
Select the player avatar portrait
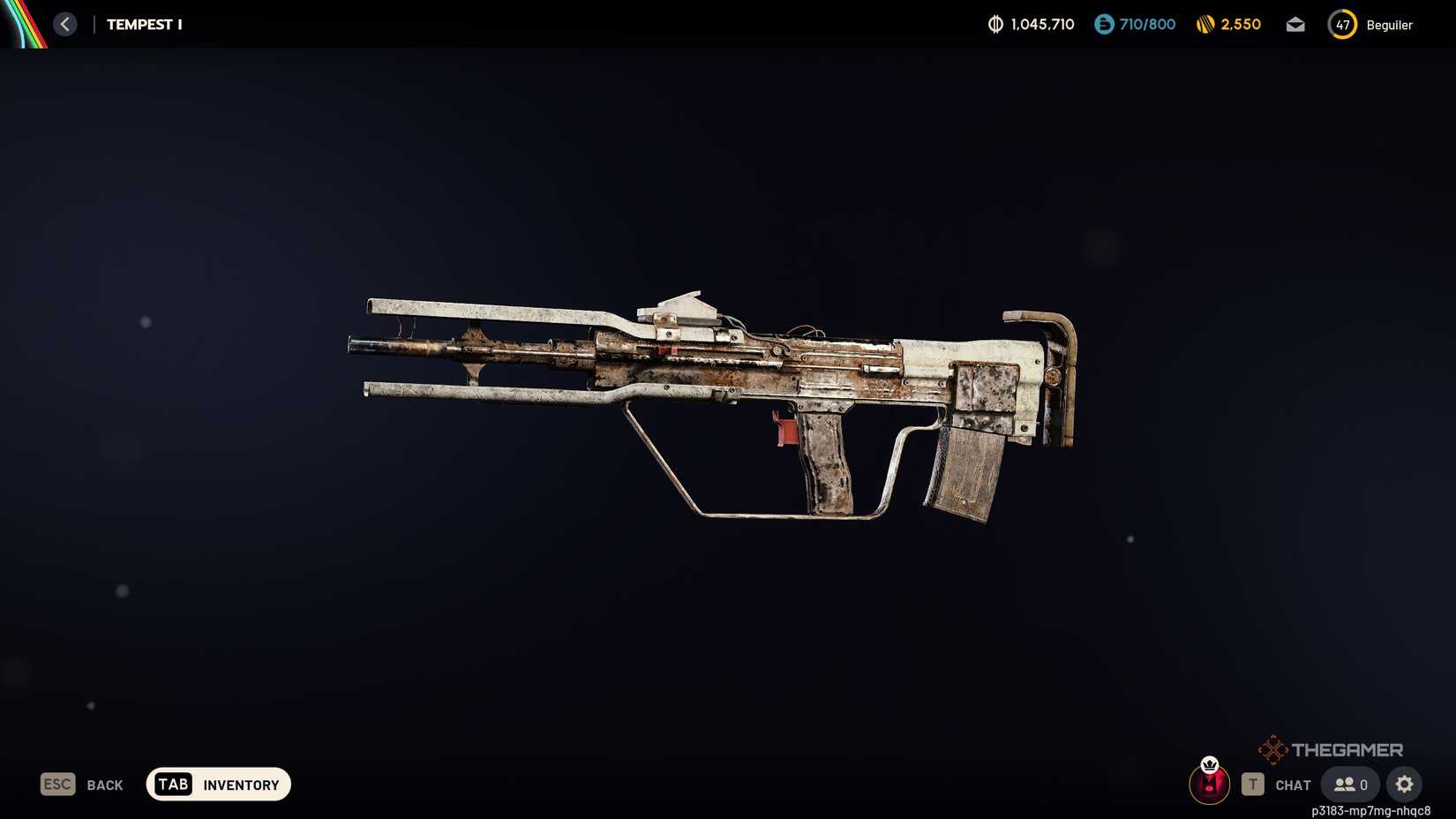tap(1210, 784)
